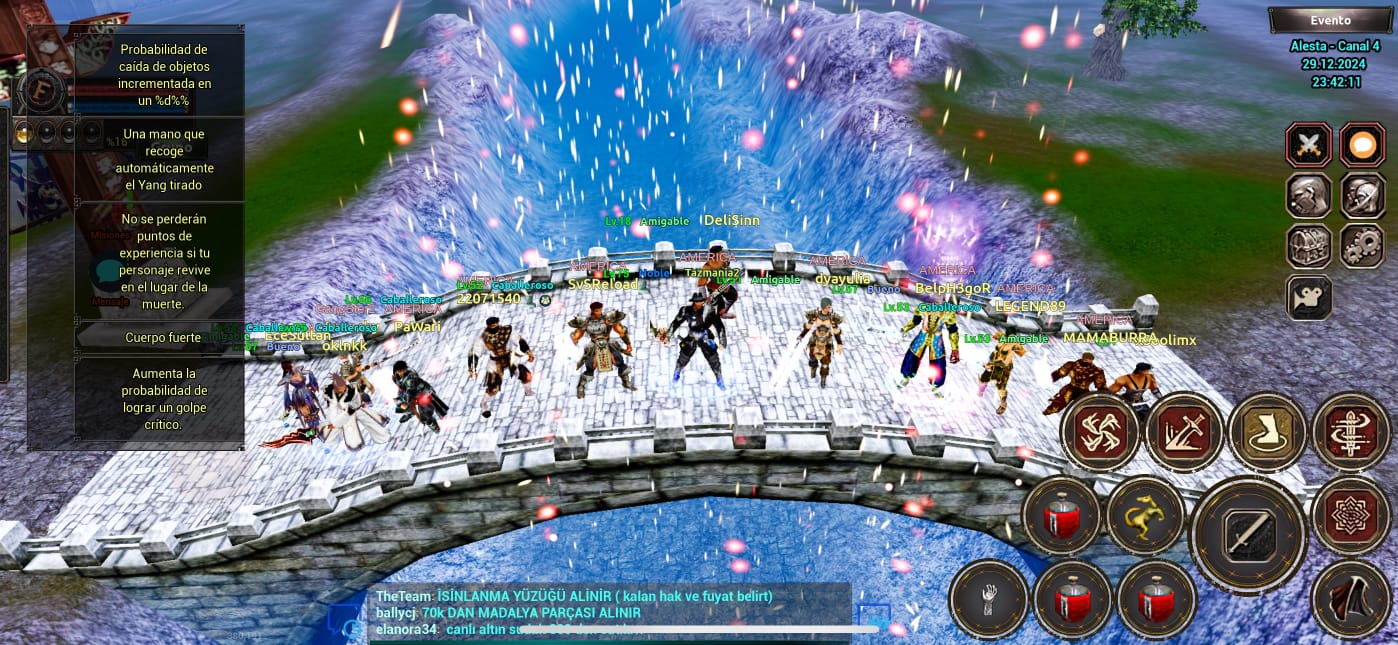
Task: Activate the spinning blades skill
Action: 1099,432
